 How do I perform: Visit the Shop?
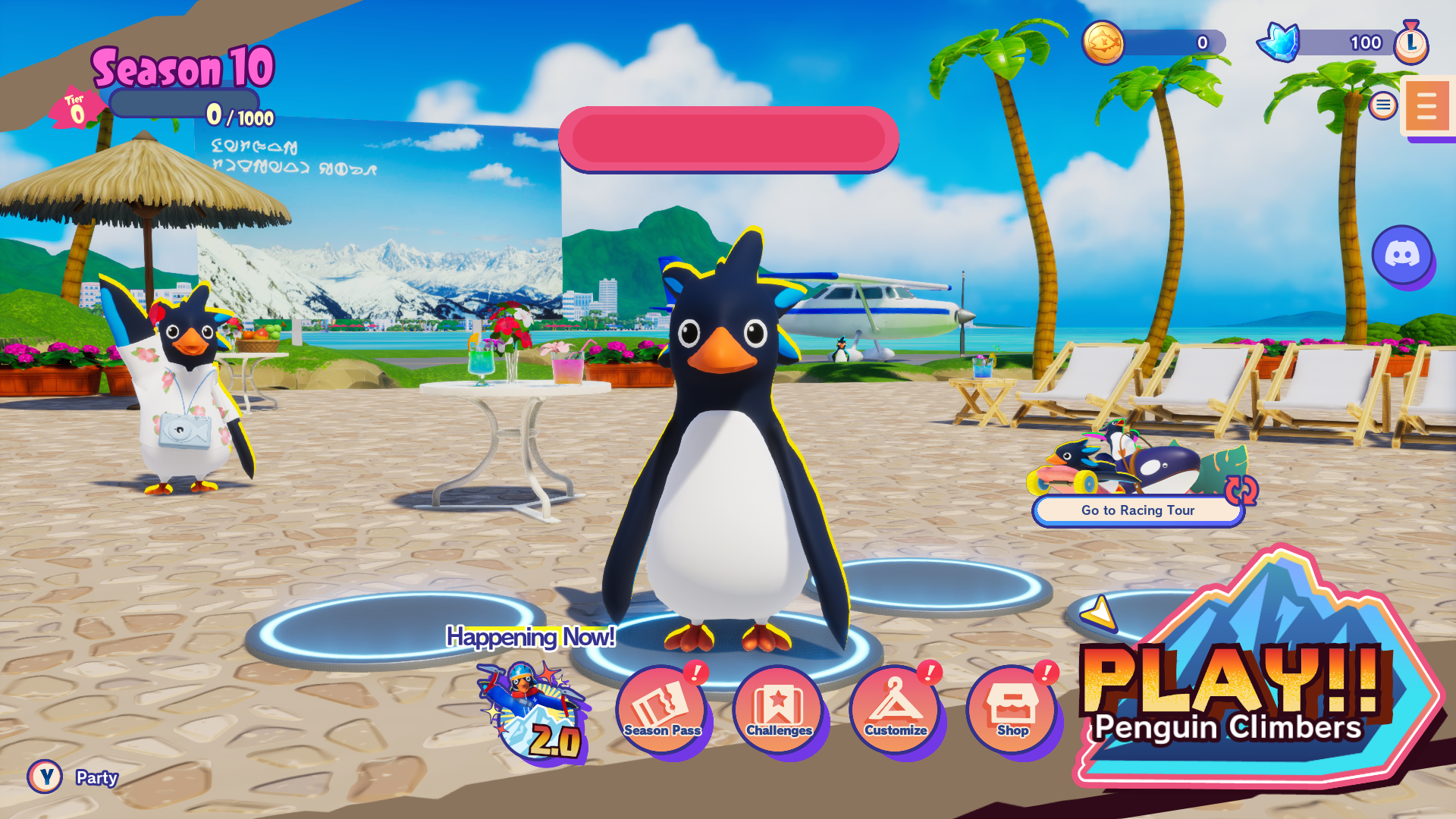pyautogui.click(x=1012, y=710)
